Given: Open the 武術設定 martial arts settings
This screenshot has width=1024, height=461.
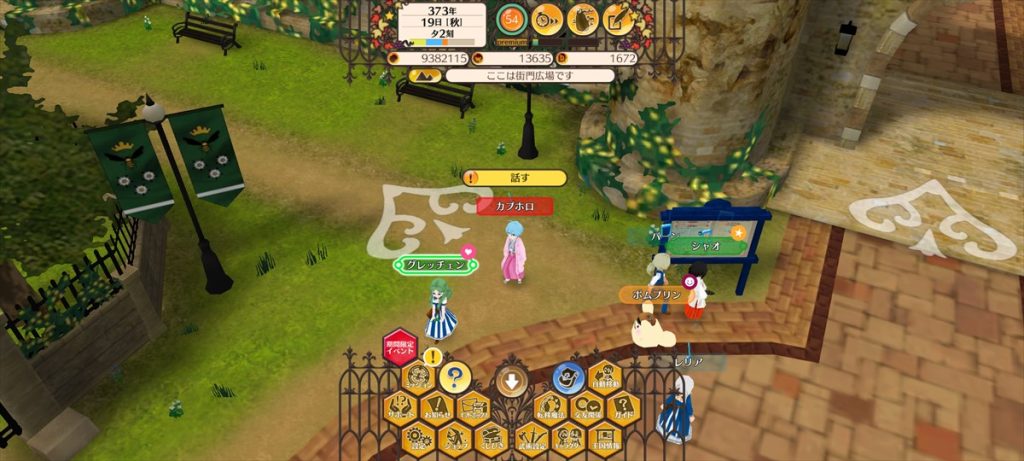Looking at the screenshot, I should [530, 437].
